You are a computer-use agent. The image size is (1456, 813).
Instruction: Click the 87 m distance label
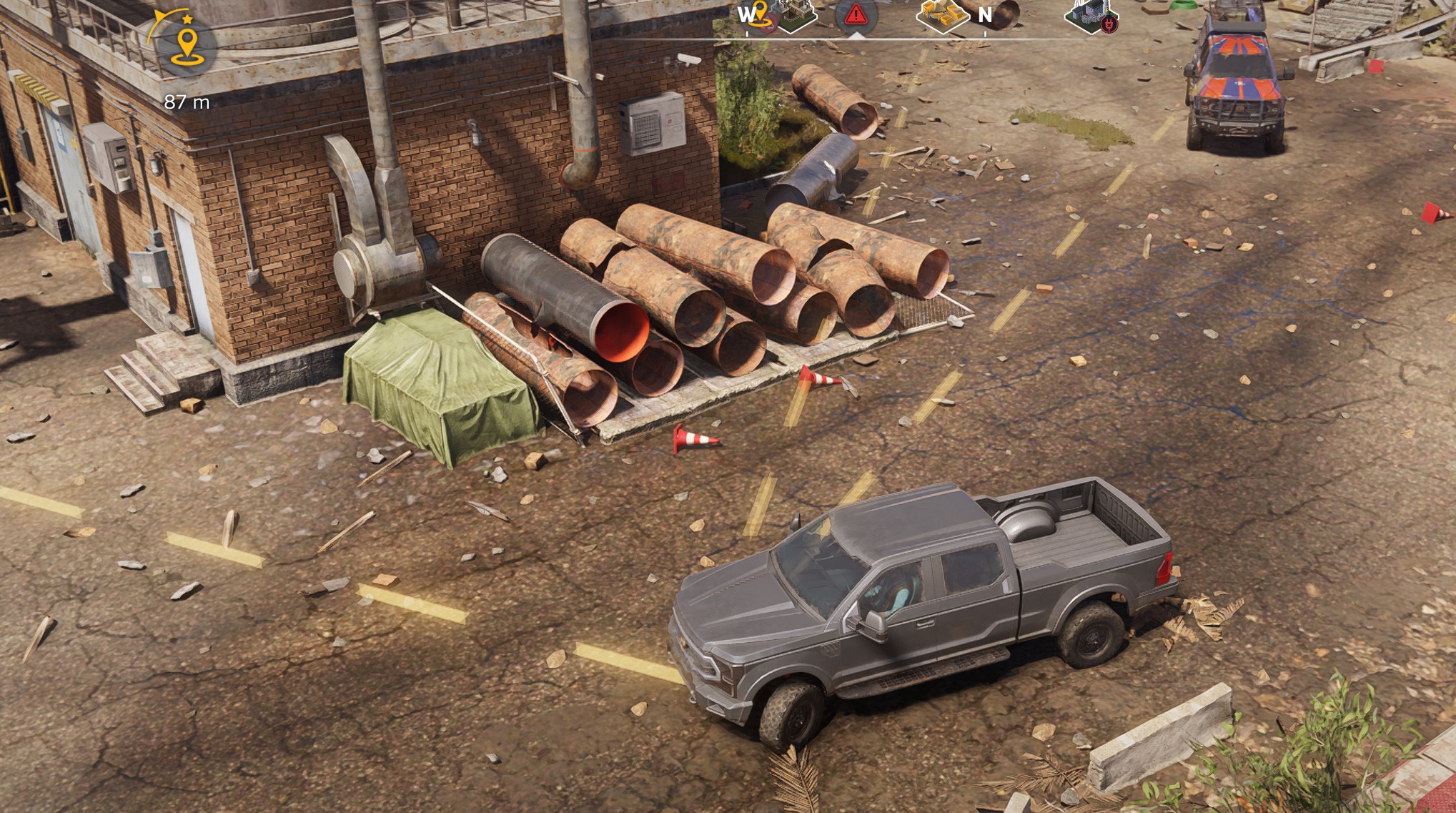(x=186, y=101)
